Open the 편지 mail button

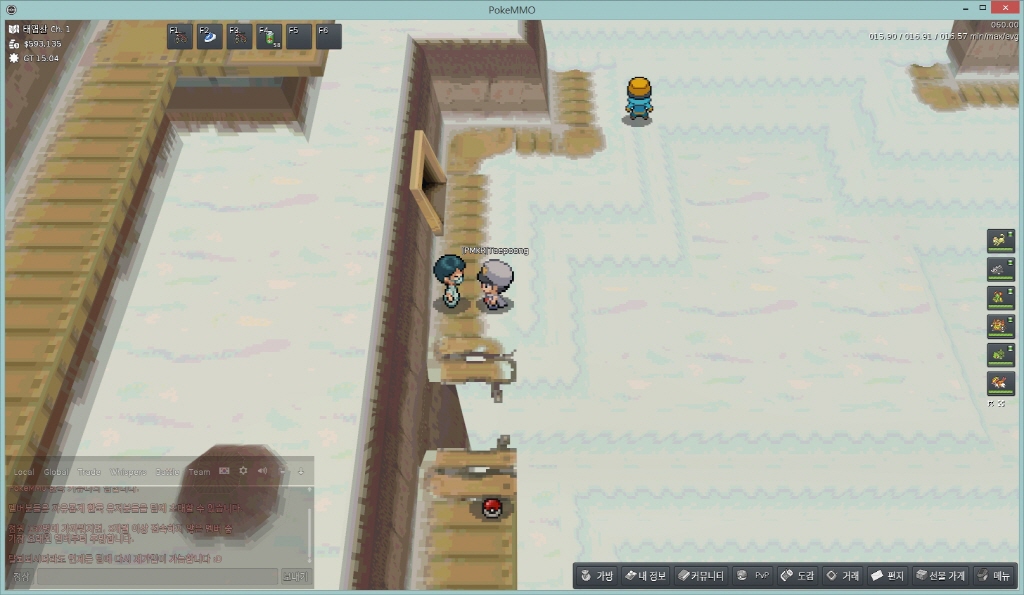887,576
